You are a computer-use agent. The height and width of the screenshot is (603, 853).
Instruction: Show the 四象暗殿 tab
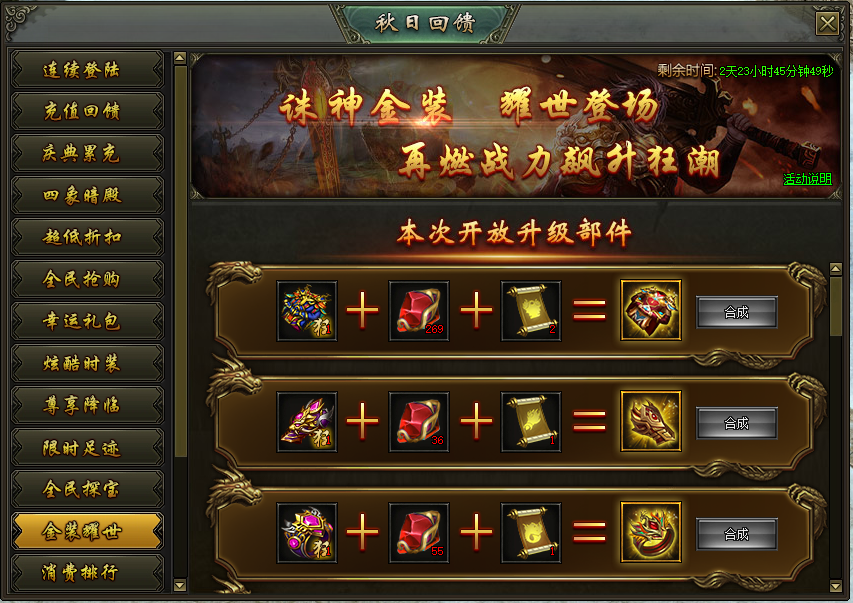(87, 196)
